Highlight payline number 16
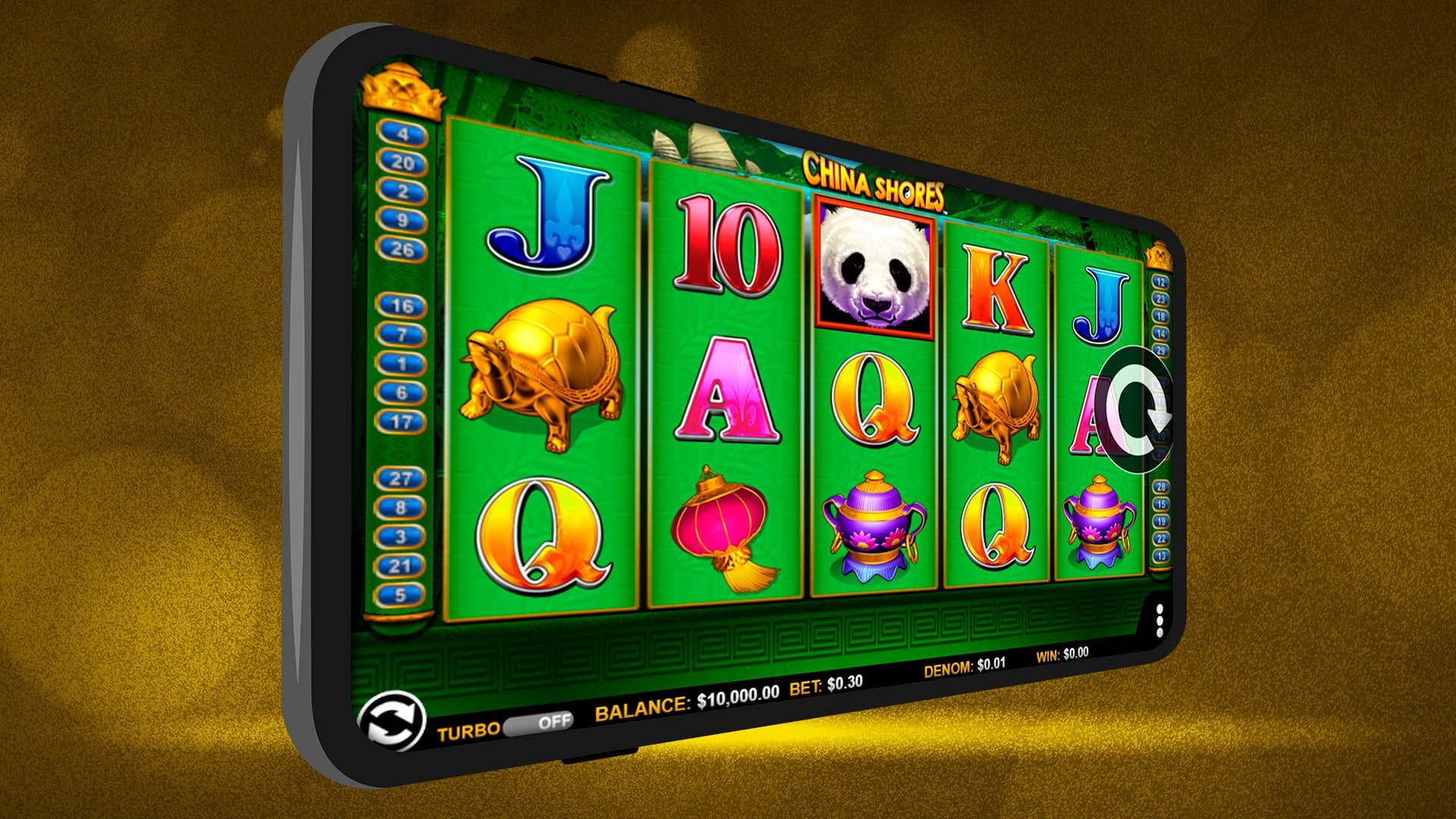This screenshot has height=819, width=1456. 402,306
